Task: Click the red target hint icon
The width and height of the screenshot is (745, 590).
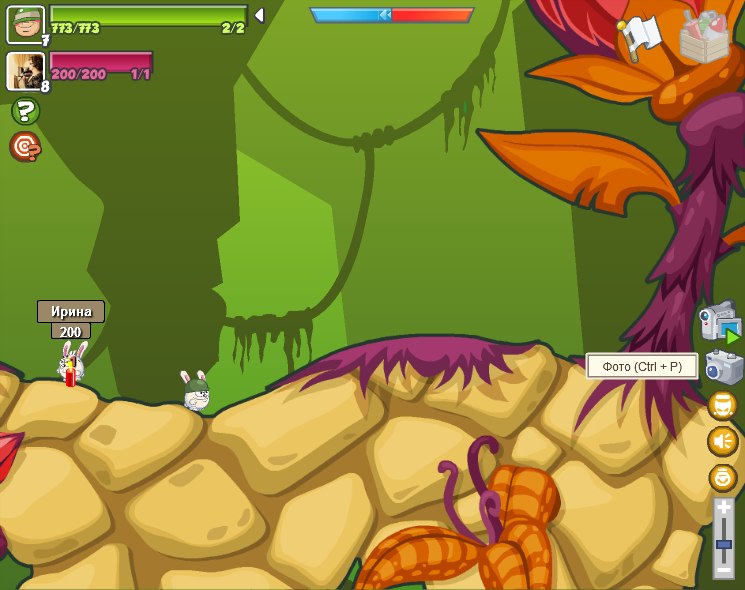Action: pyautogui.click(x=25, y=147)
